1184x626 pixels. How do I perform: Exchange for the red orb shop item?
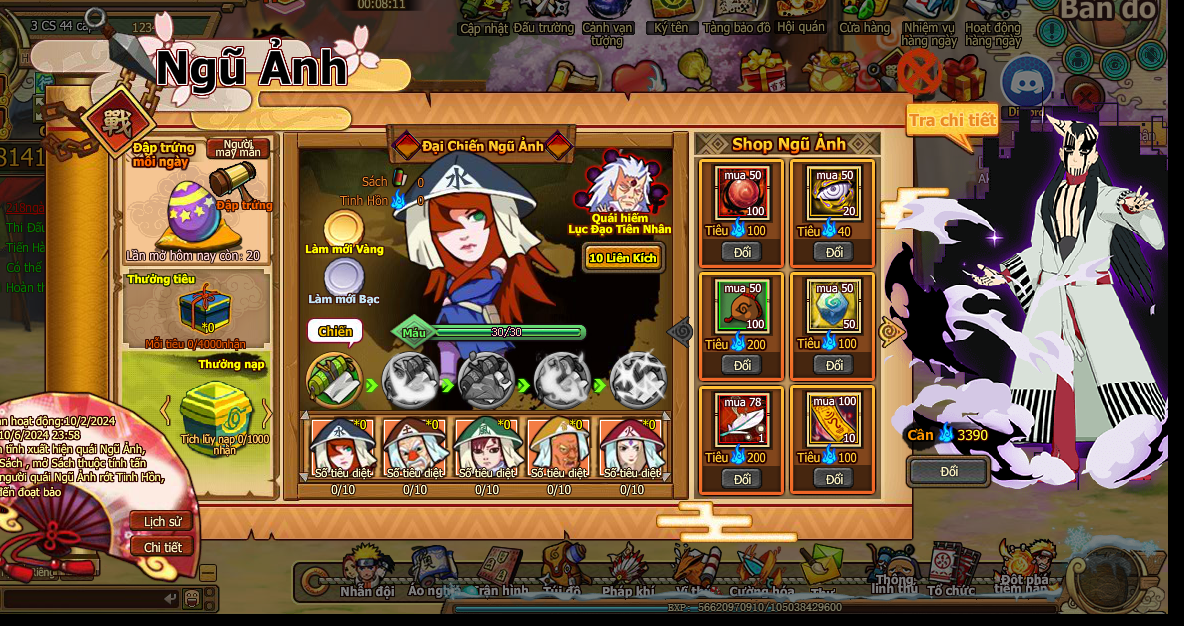click(742, 252)
